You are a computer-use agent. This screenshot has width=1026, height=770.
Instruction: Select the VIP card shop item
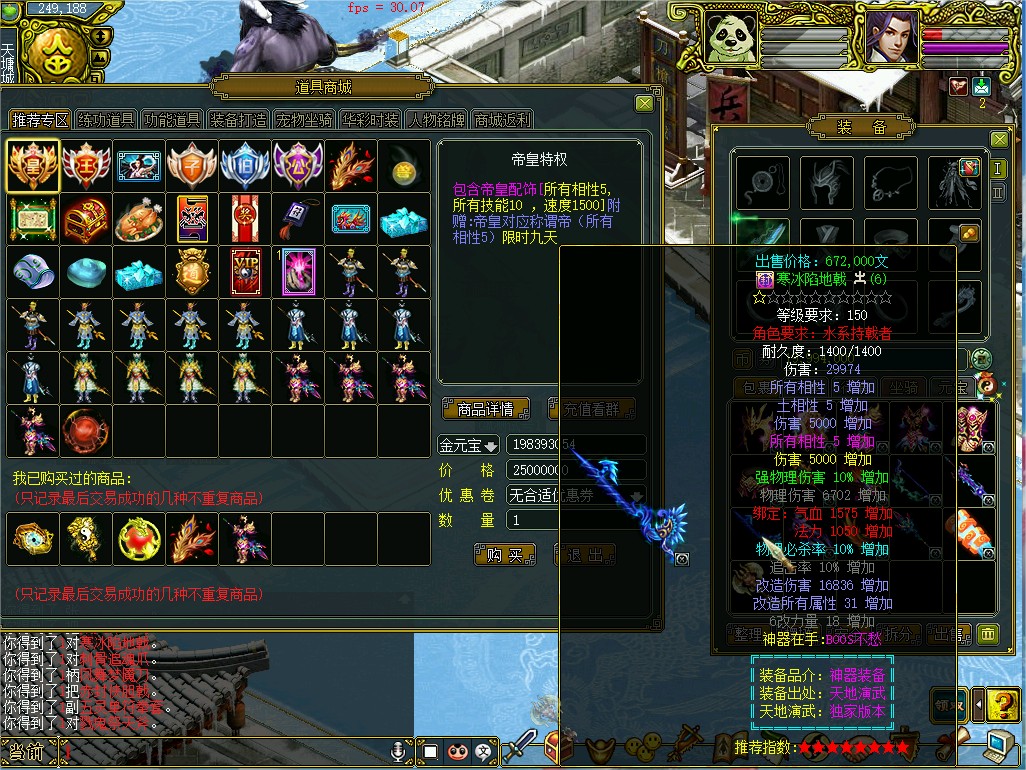pos(245,272)
